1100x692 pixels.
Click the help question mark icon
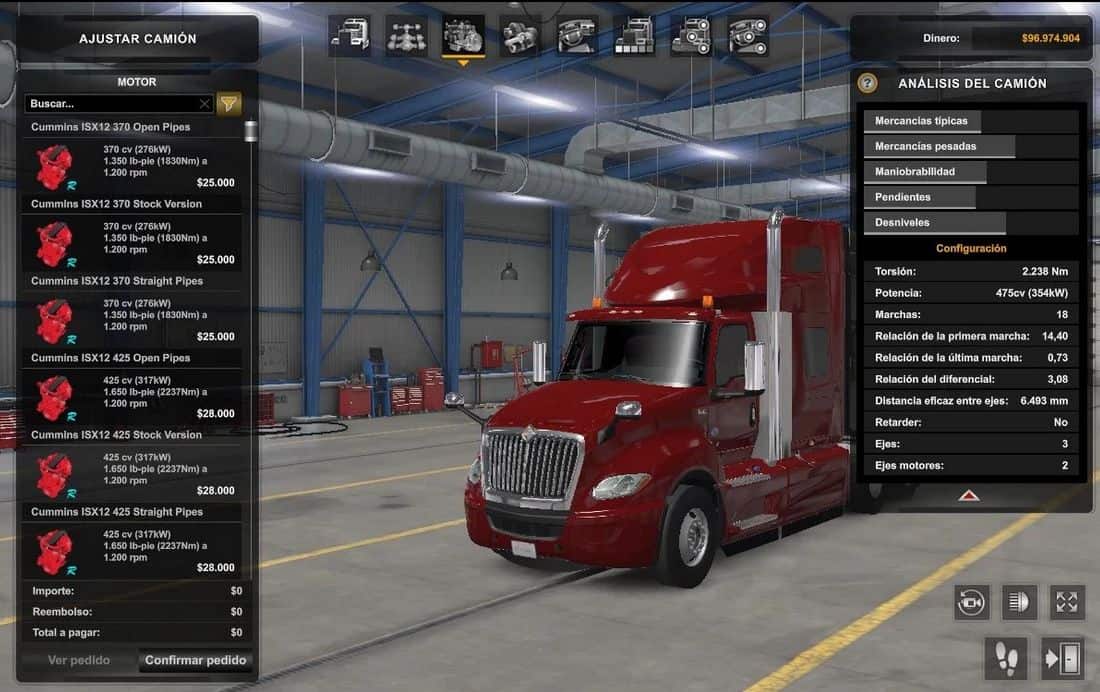[x=868, y=84]
